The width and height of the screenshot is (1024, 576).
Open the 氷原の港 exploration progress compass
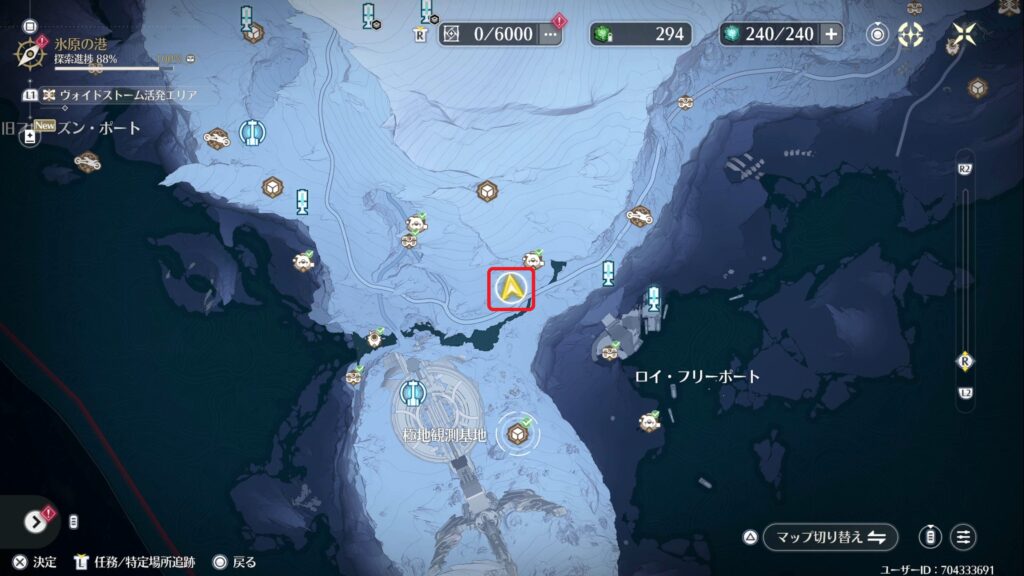[31, 50]
